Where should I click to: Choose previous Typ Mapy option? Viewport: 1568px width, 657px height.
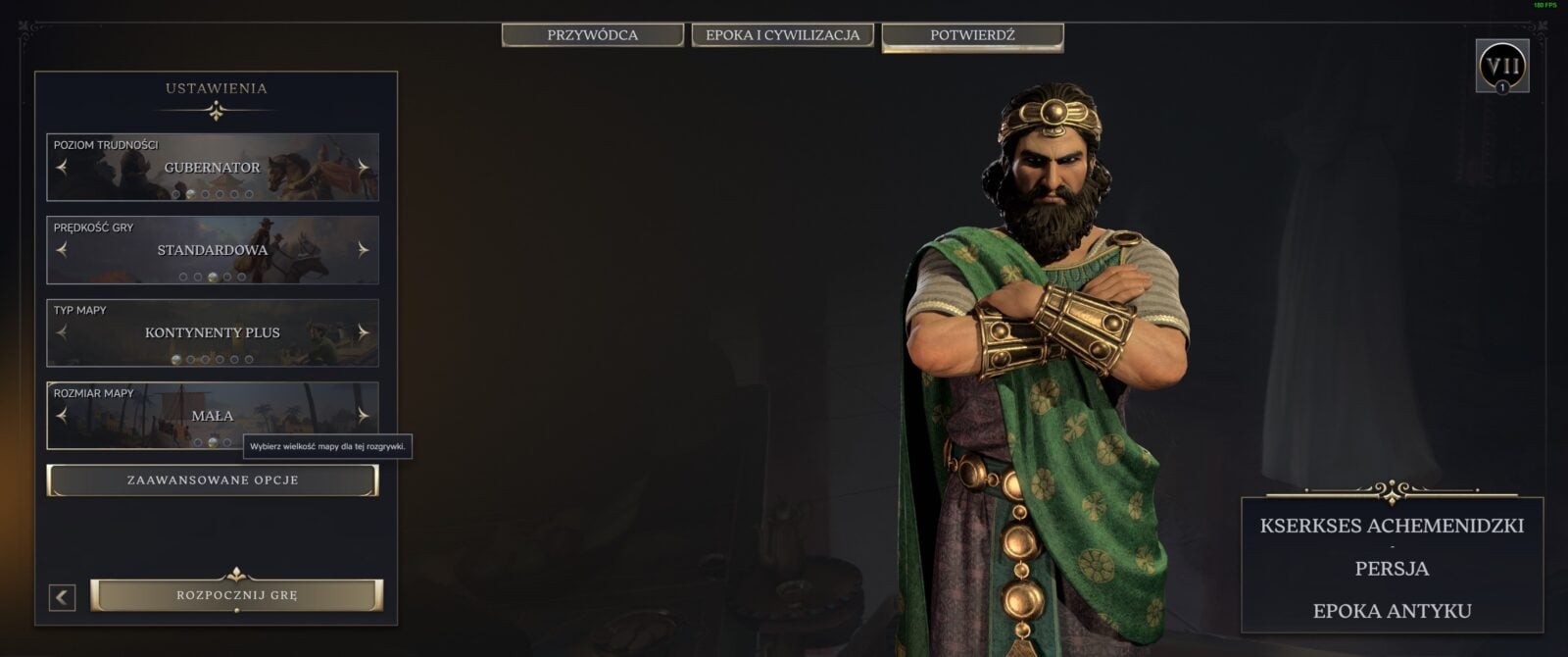click(62, 332)
